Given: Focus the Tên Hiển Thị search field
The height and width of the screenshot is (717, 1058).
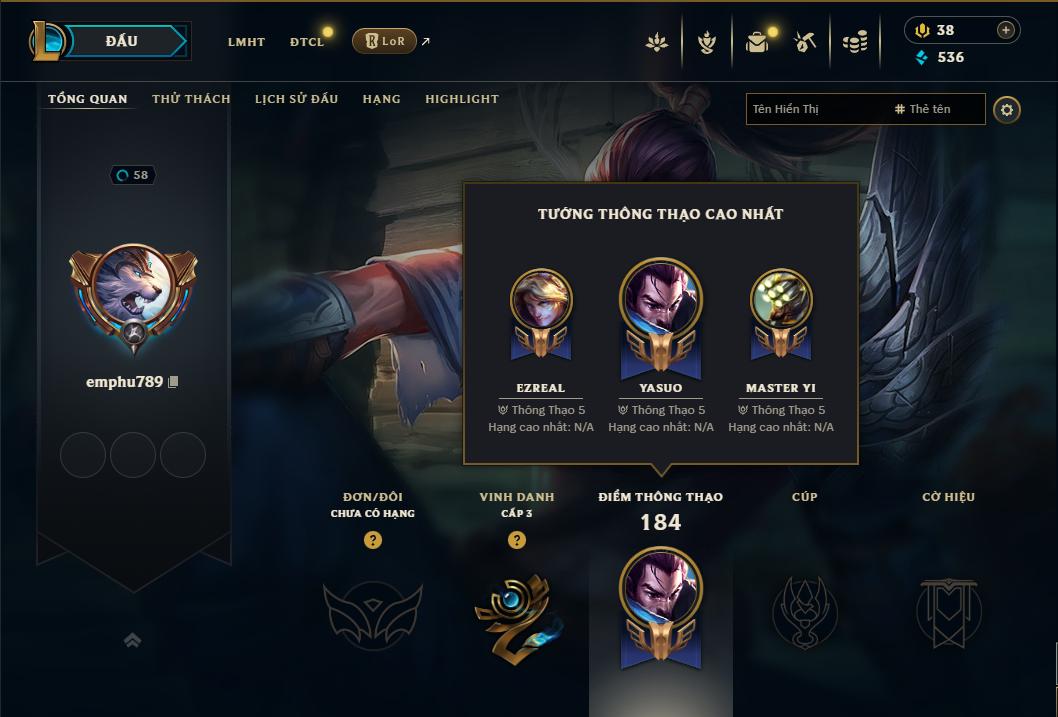Looking at the screenshot, I should point(815,109).
